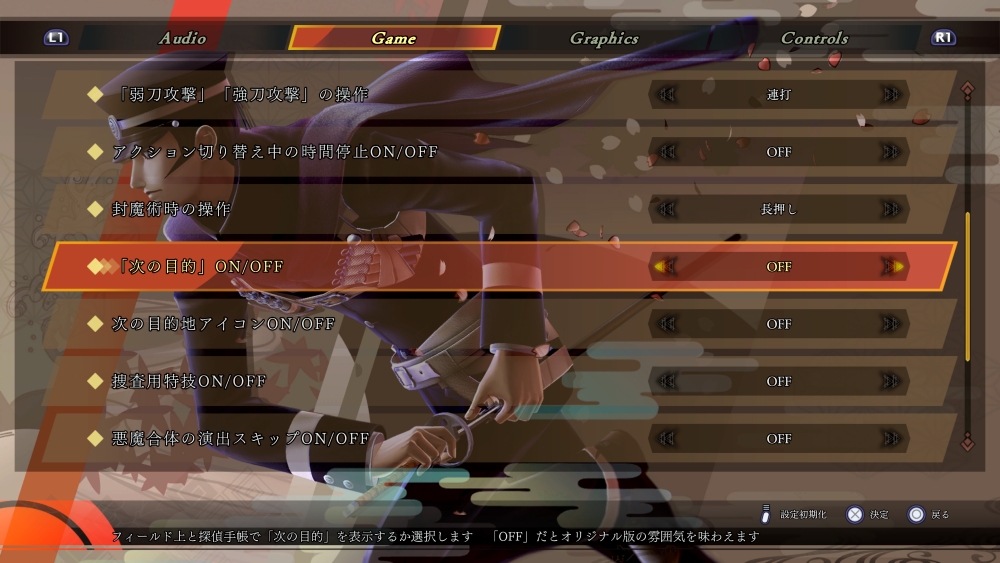Switch to the Audio tab
This screenshot has height=563, width=1000.
182,38
